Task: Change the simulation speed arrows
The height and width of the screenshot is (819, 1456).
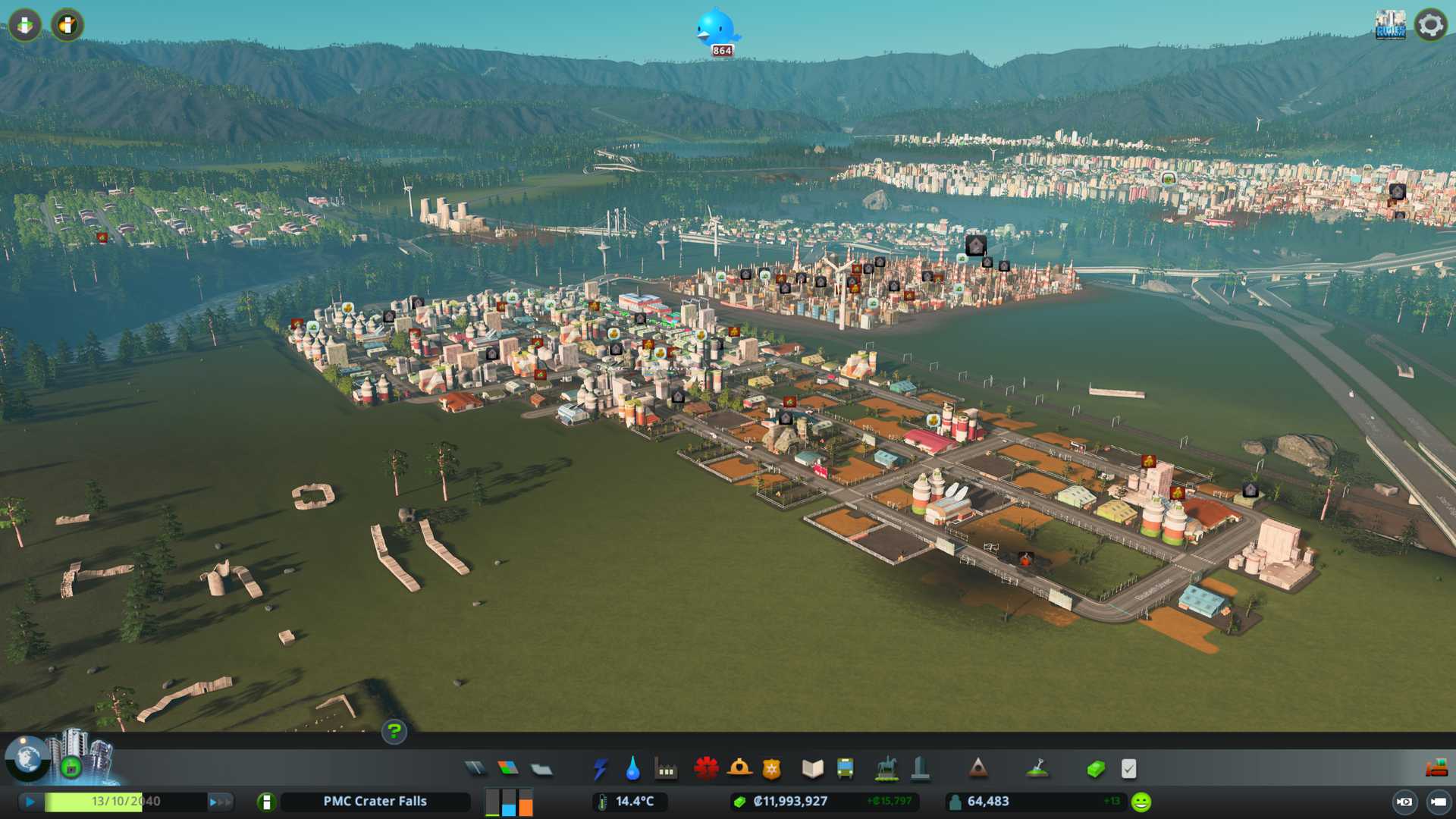Action: point(220,802)
